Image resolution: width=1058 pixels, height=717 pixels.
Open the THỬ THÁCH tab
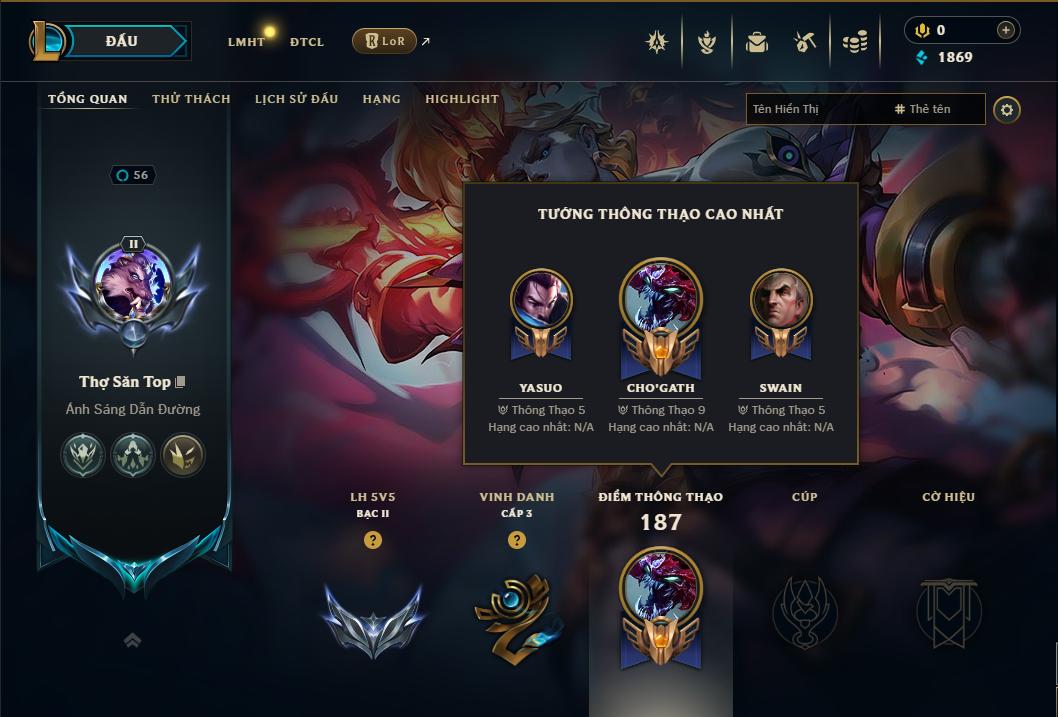point(191,99)
